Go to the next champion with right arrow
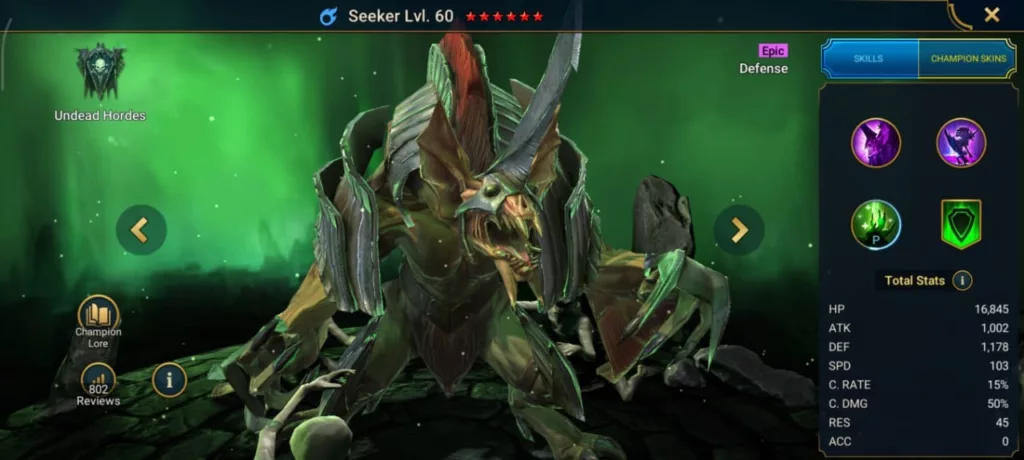 coord(739,231)
